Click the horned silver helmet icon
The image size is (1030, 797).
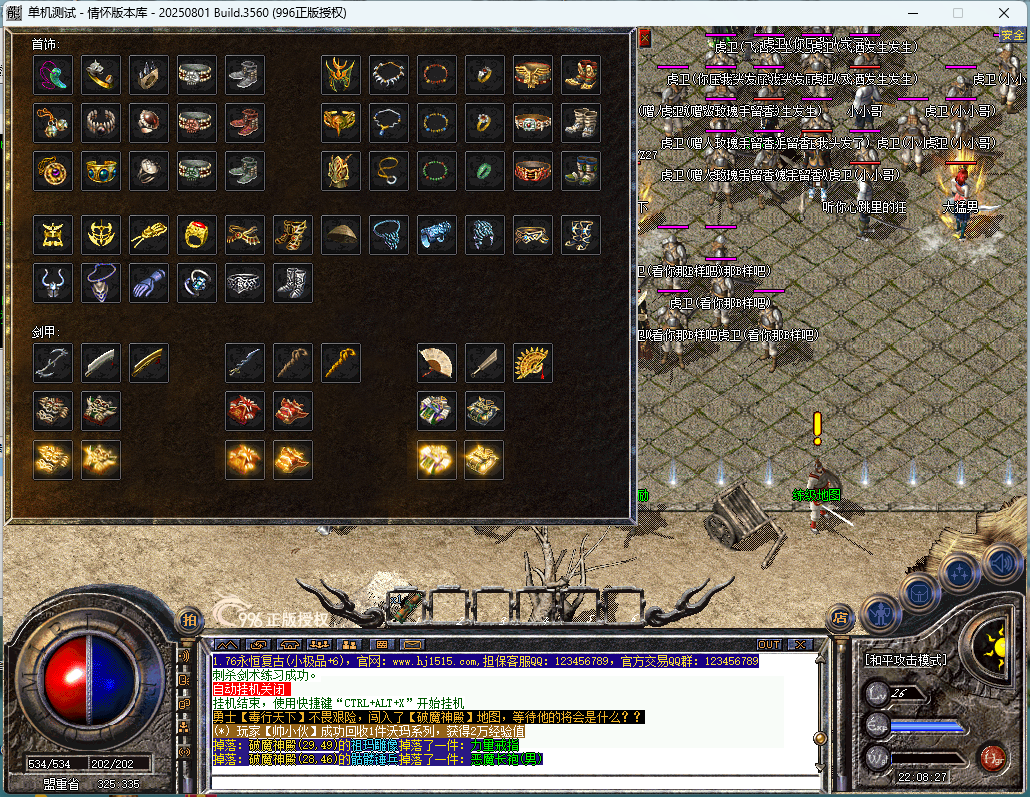click(53, 283)
